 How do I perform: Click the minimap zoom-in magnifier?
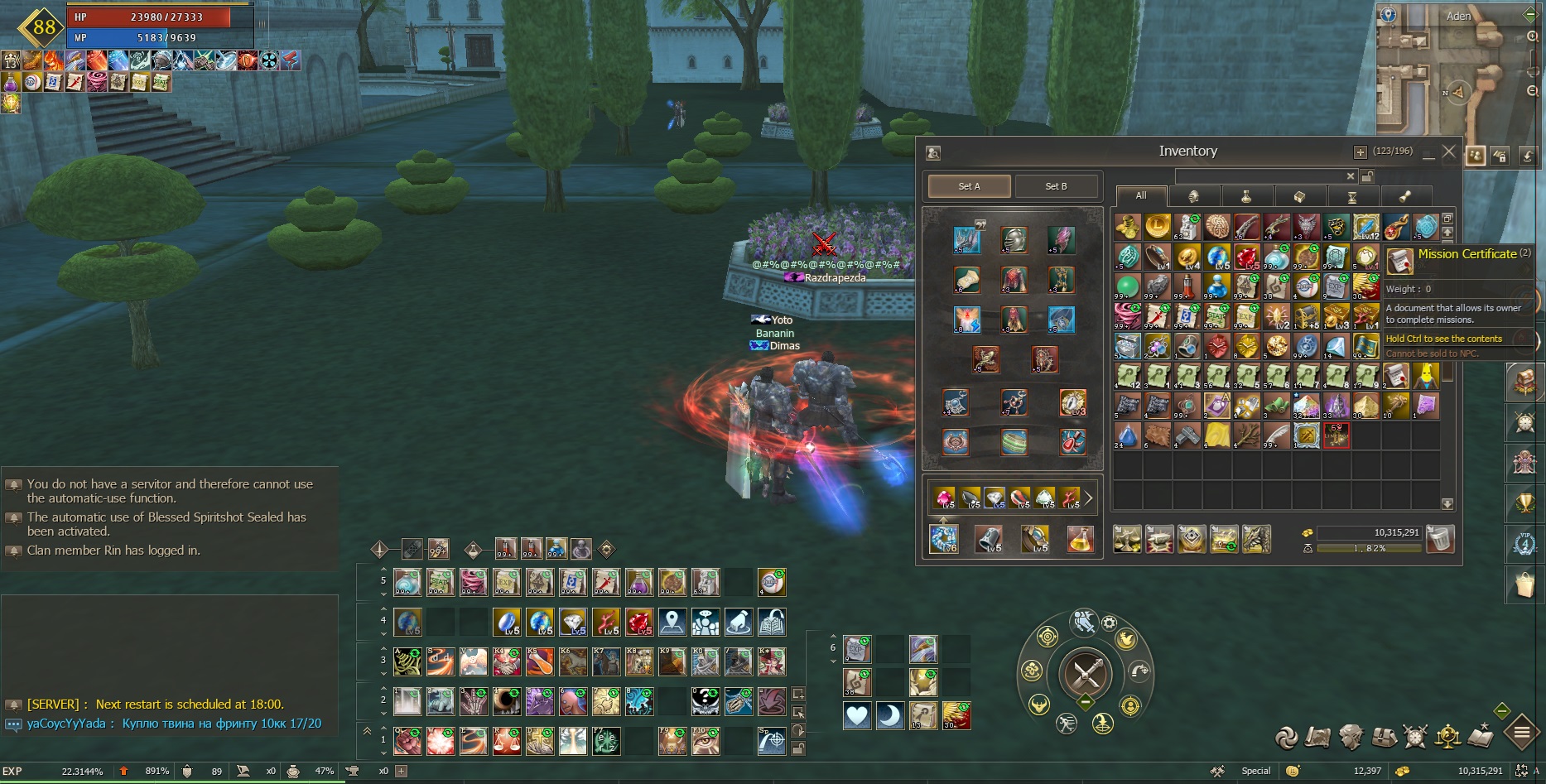[1533, 36]
